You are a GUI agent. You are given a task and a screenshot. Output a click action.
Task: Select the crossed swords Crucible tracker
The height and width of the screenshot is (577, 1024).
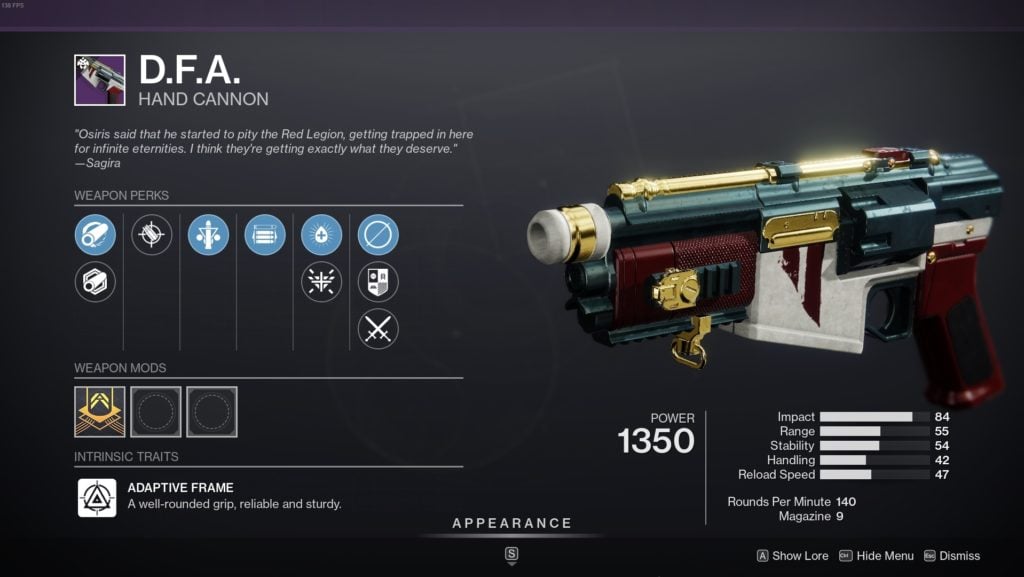tap(378, 329)
